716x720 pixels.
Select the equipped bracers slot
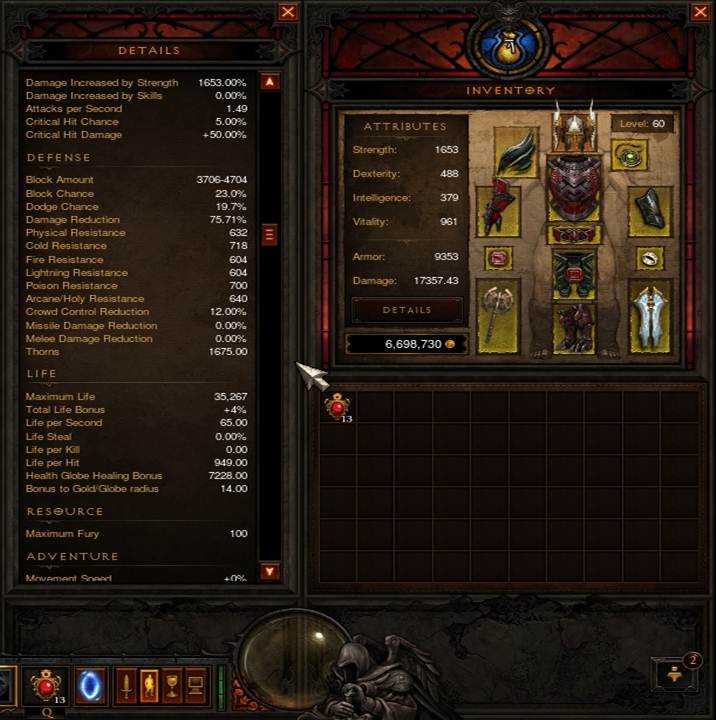650,210
